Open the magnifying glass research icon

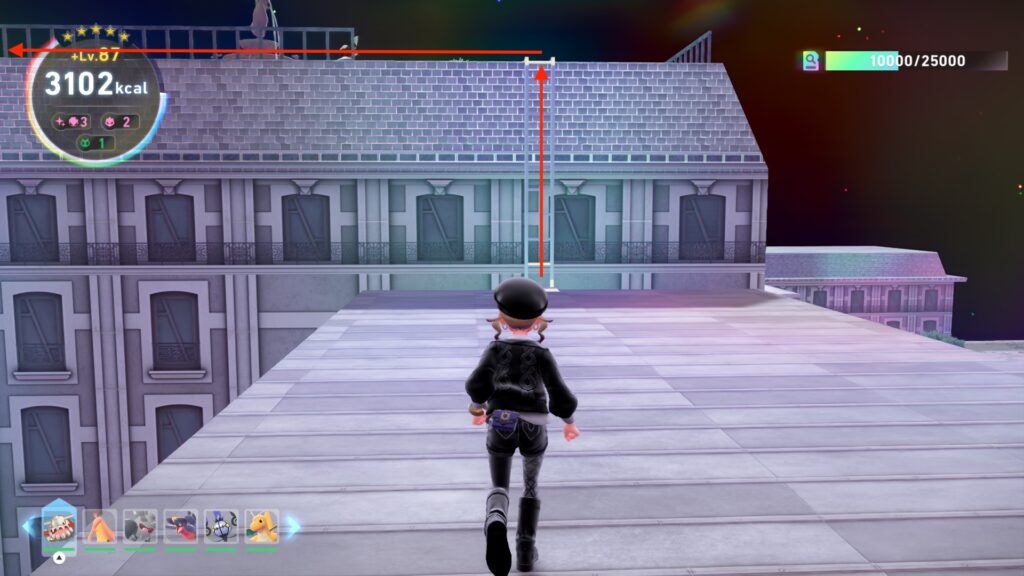tap(811, 61)
